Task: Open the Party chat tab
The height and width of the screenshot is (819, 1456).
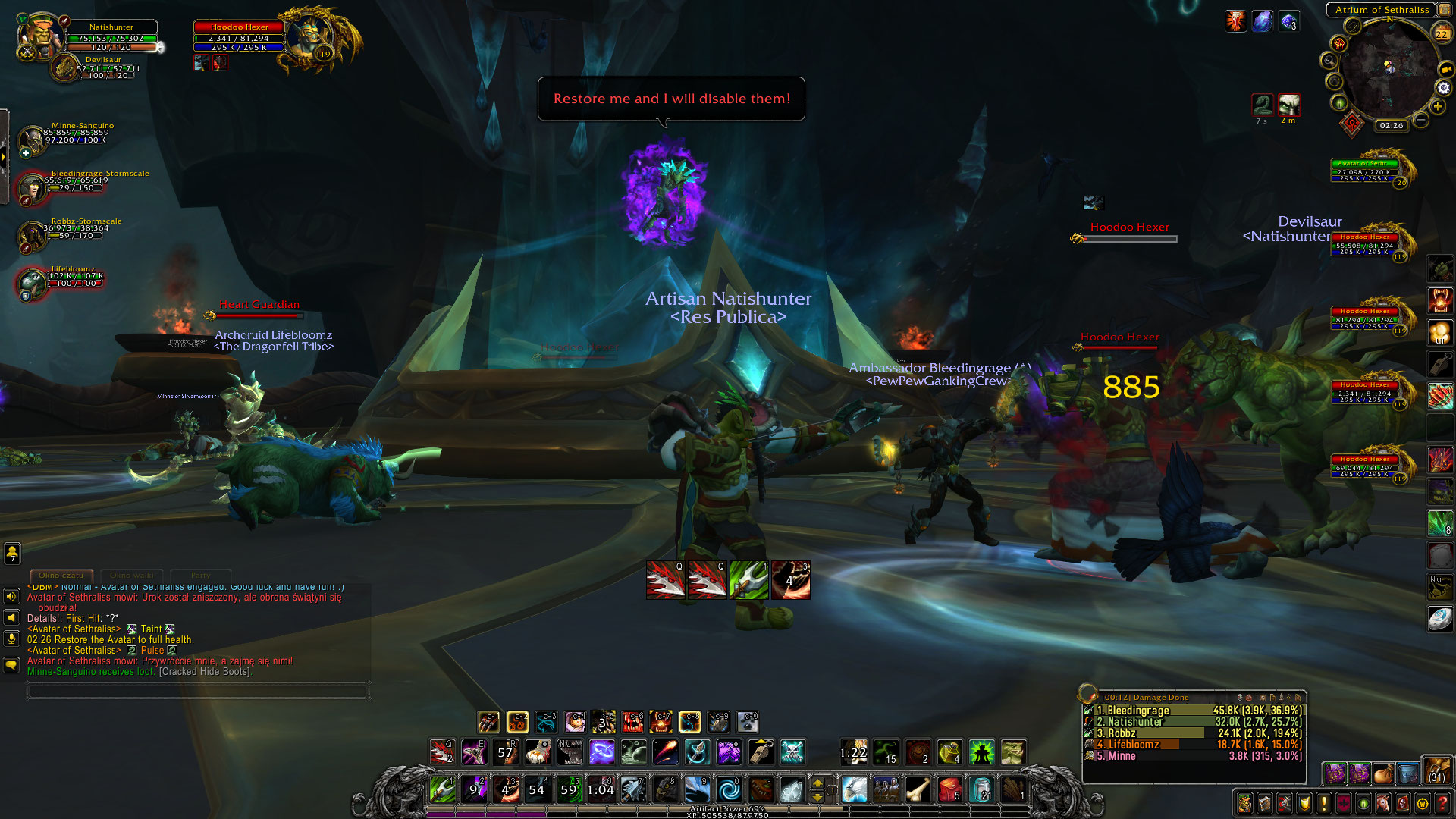Action: pos(201,576)
